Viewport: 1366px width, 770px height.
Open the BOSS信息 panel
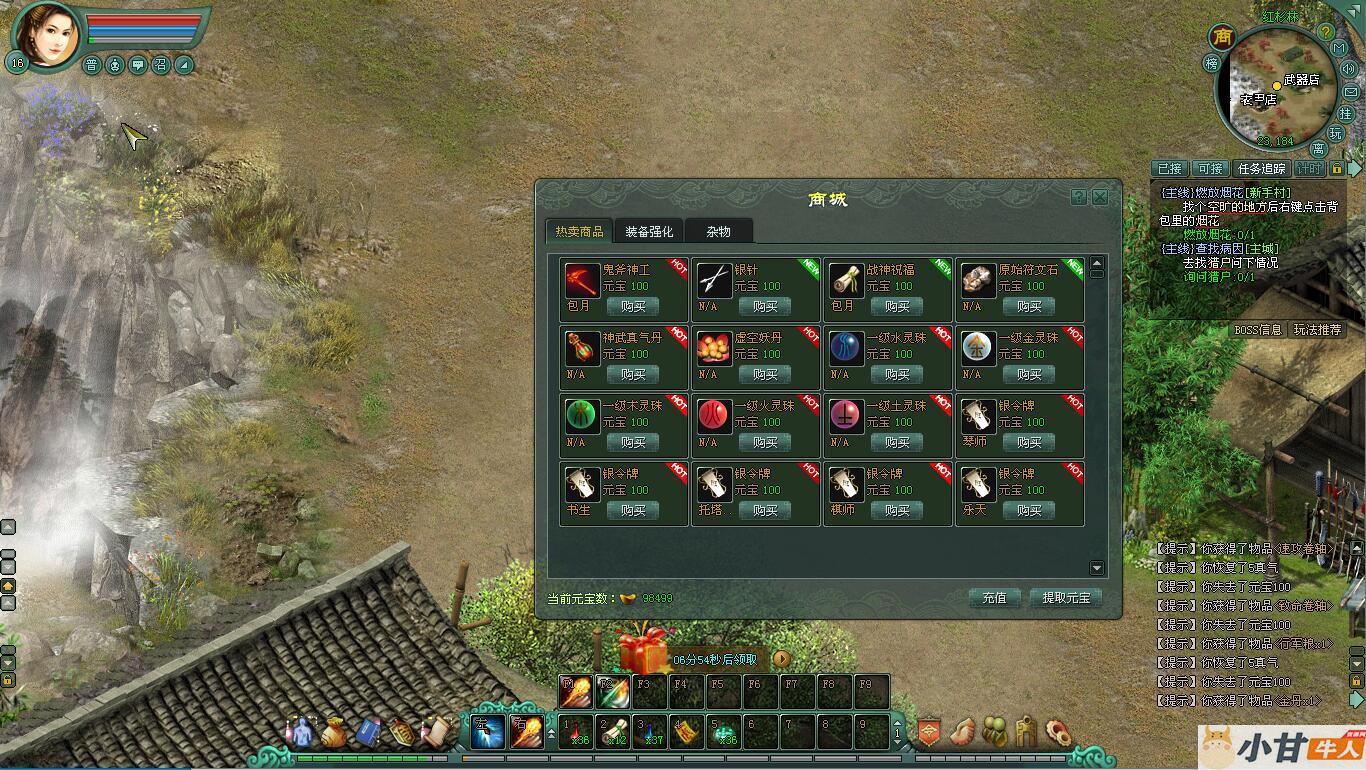point(1258,330)
